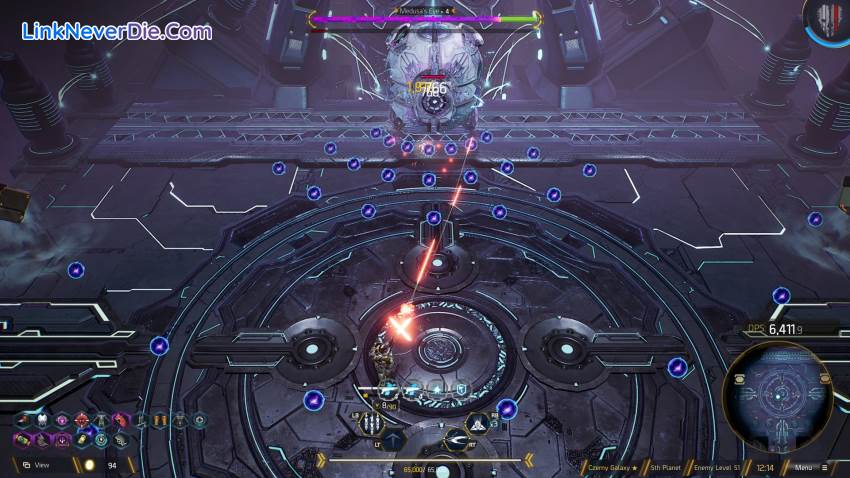Click the skull emblem in the corner
The width and height of the screenshot is (850, 478).
click(x=828, y=20)
